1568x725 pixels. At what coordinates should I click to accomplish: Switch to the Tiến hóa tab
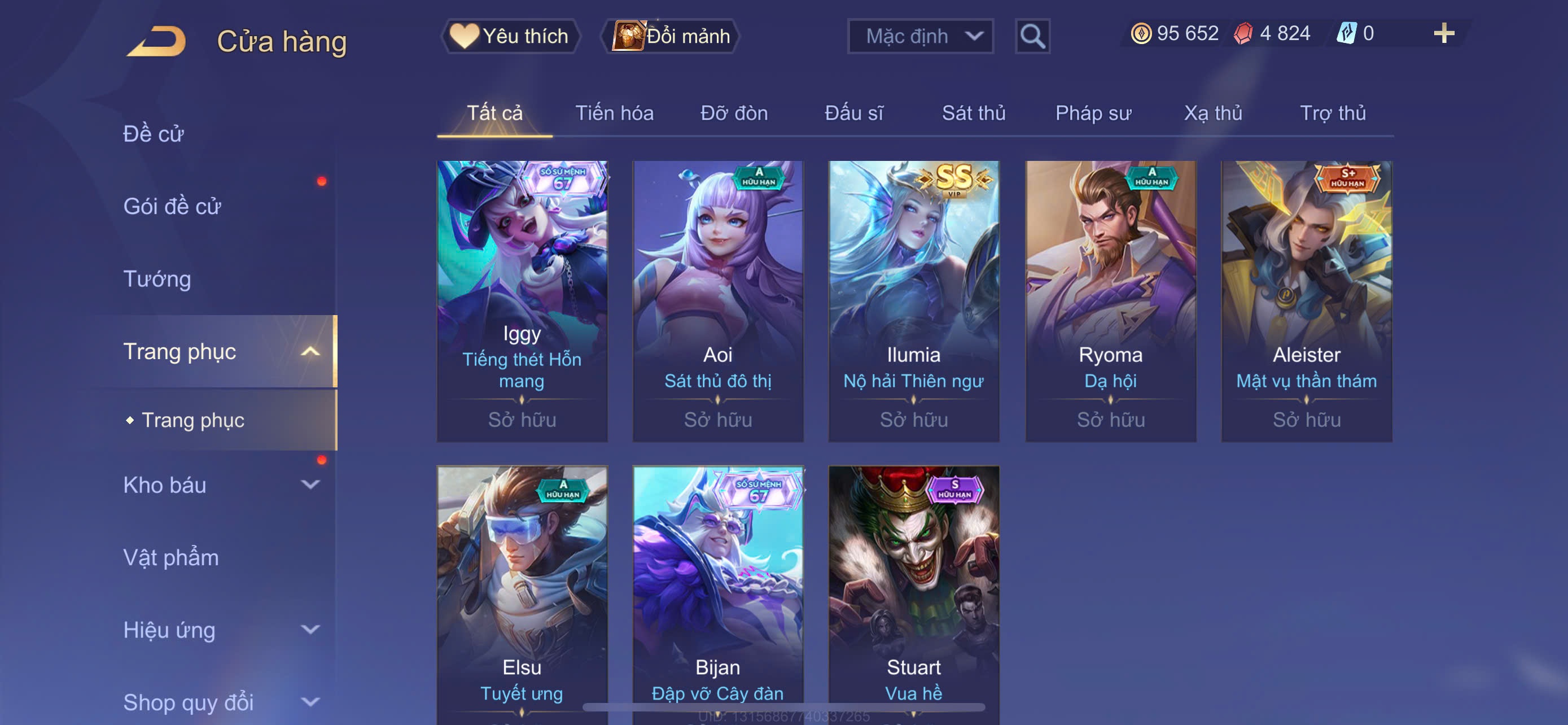click(614, 113)
